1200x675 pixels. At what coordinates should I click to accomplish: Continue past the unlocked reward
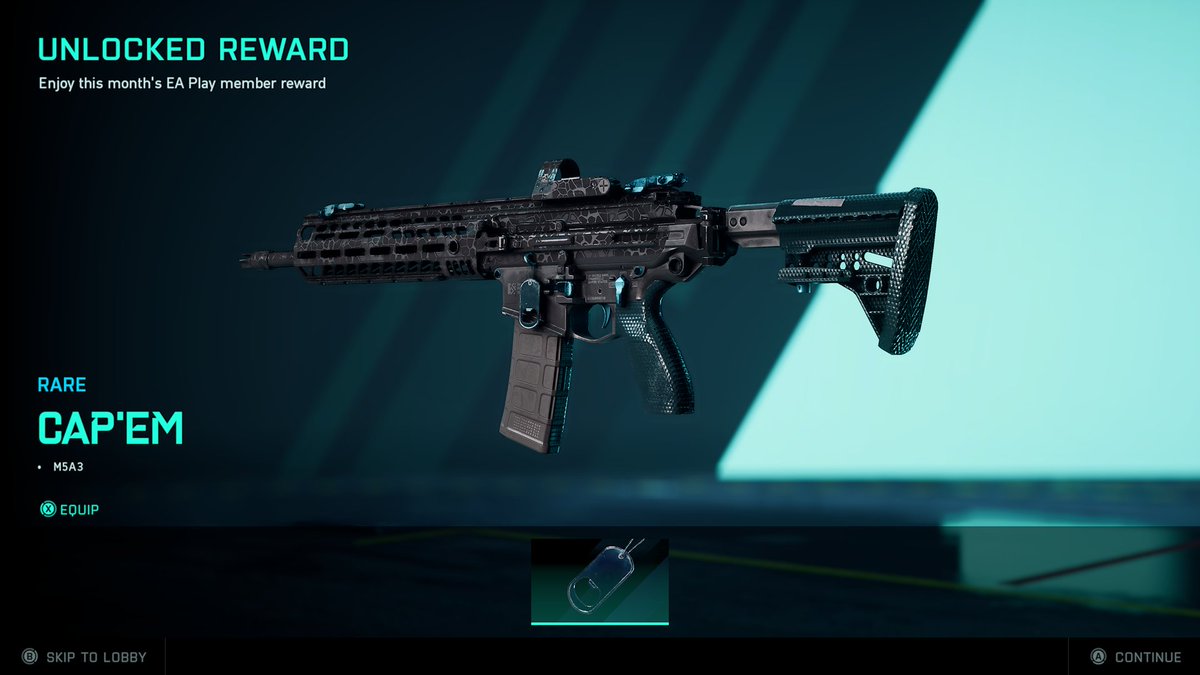1136,657
